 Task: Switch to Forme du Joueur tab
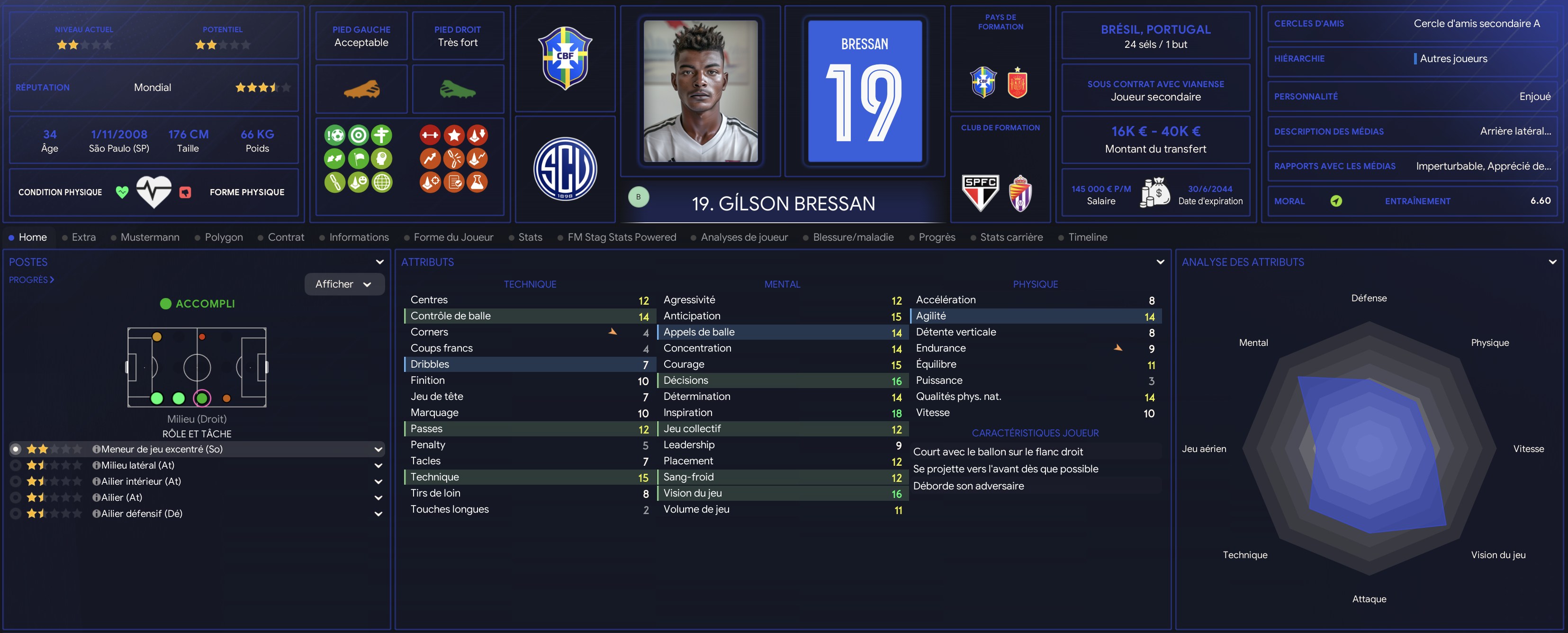click(453, 237)
